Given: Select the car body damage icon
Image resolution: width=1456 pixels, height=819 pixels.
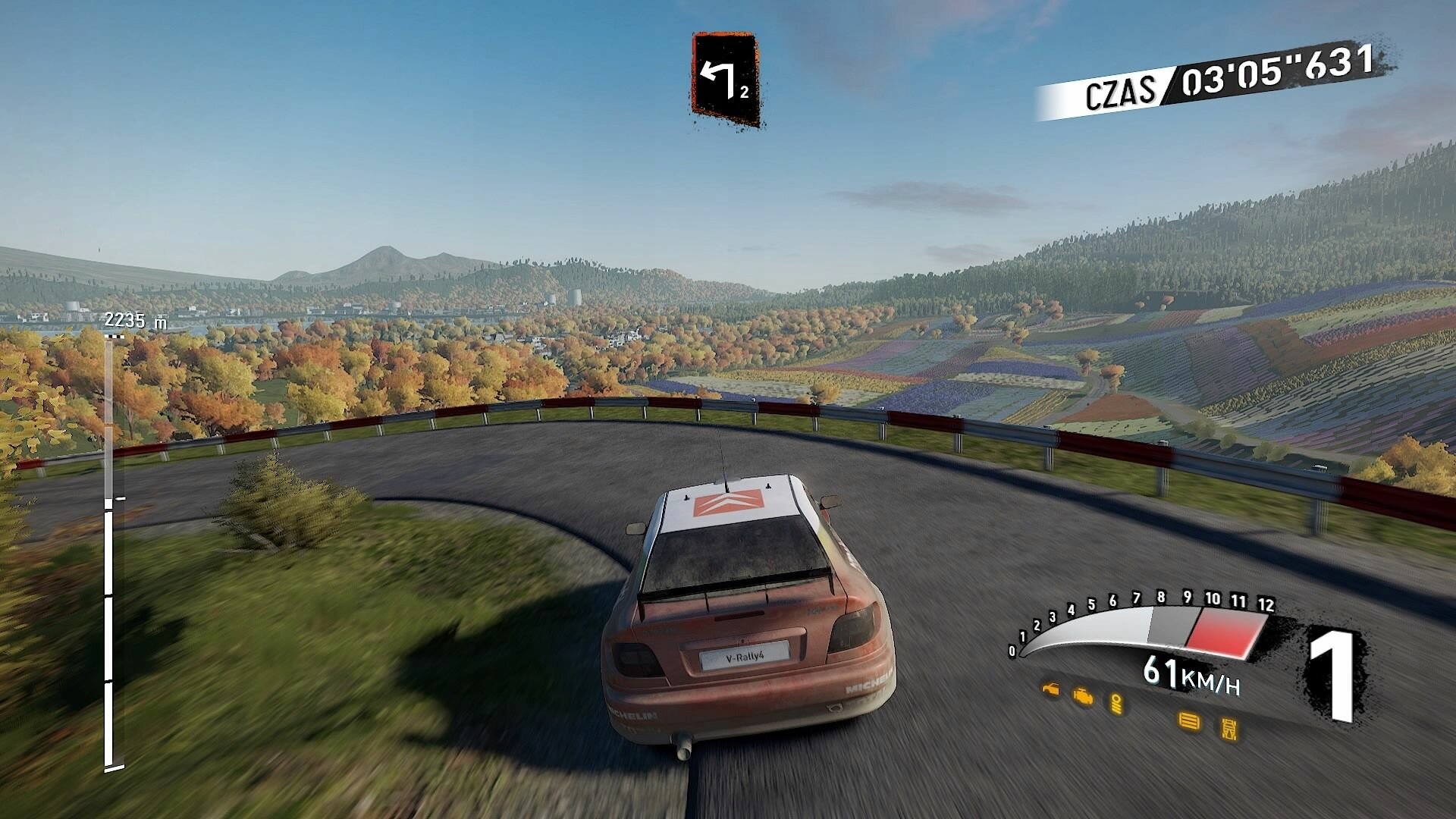Looking at the screenshot, I should (1050, 689).
